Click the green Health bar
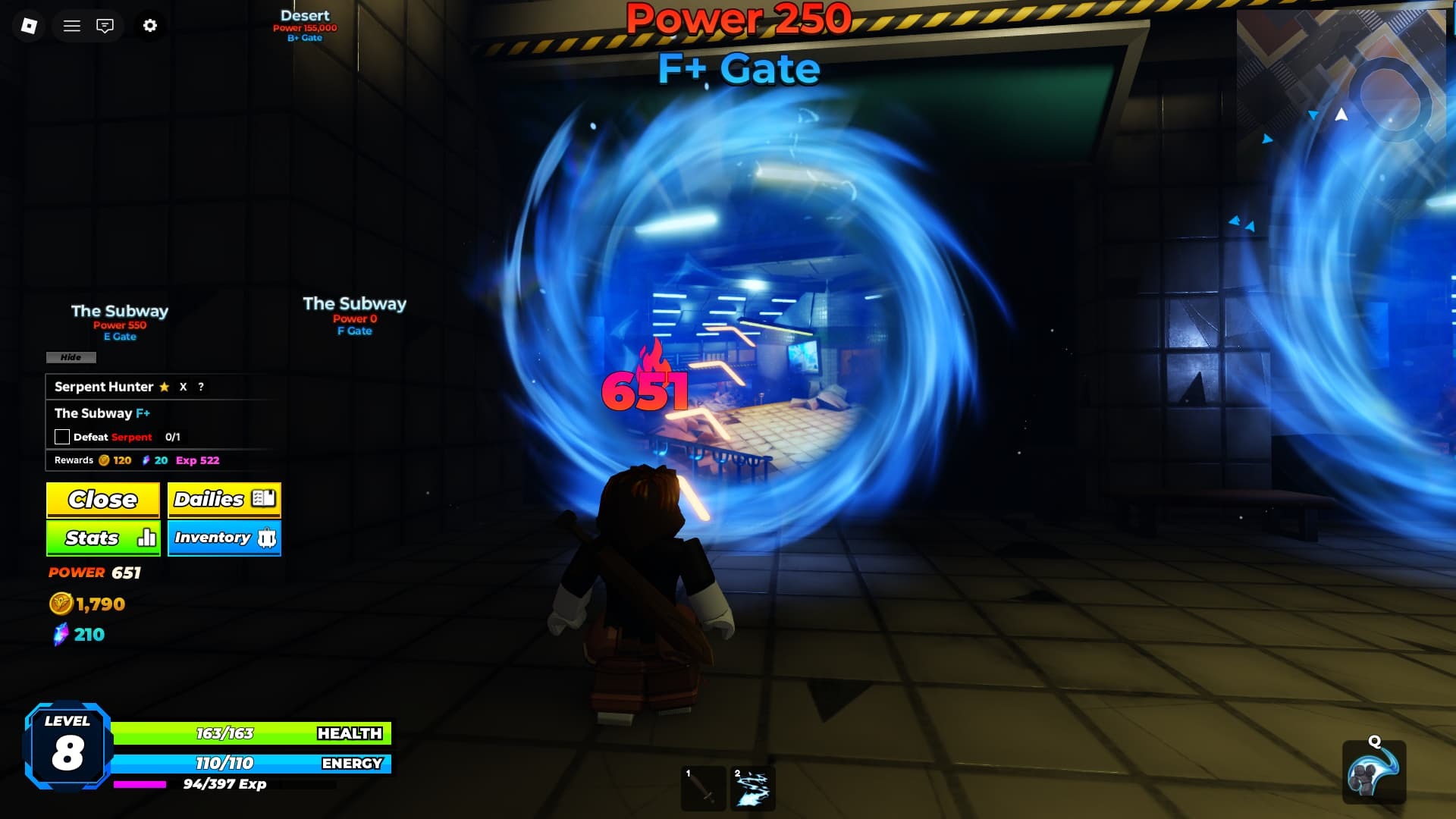Viewport: 1456px width, 819px height. pos(250,733)
